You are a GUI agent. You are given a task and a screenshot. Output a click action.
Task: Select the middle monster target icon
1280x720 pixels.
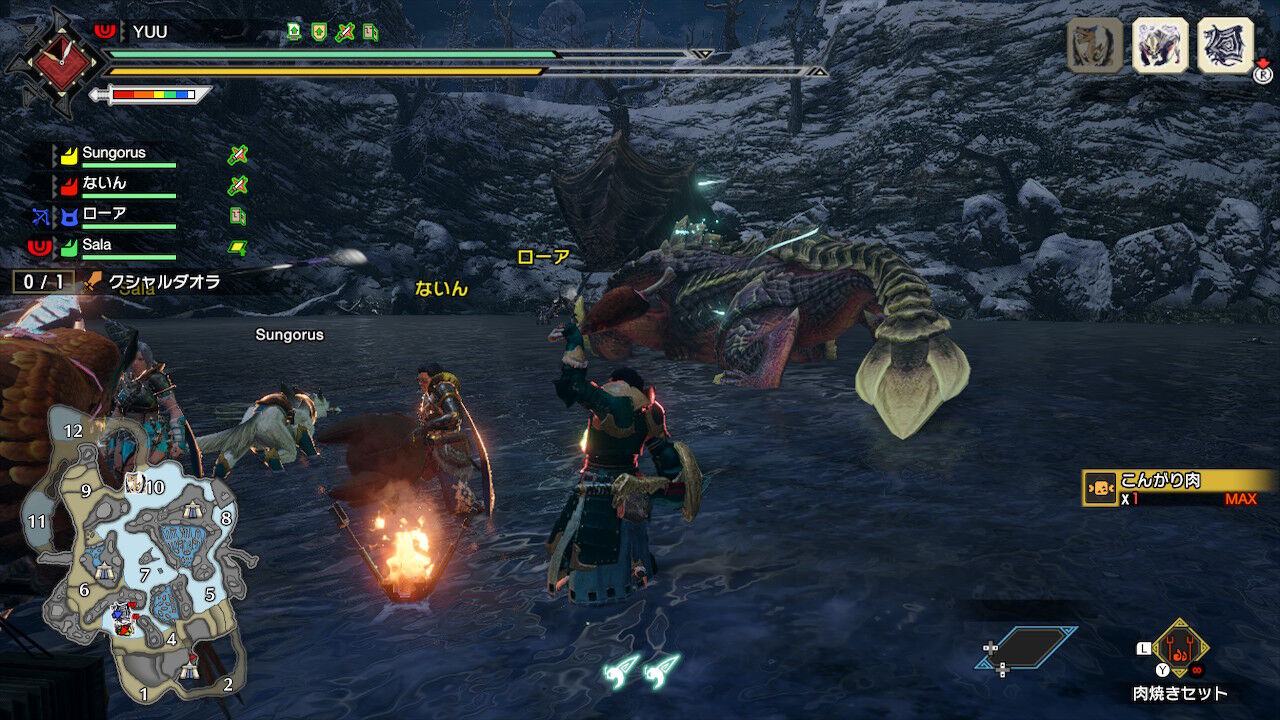pyautogui.click(x=1160, y=45)
